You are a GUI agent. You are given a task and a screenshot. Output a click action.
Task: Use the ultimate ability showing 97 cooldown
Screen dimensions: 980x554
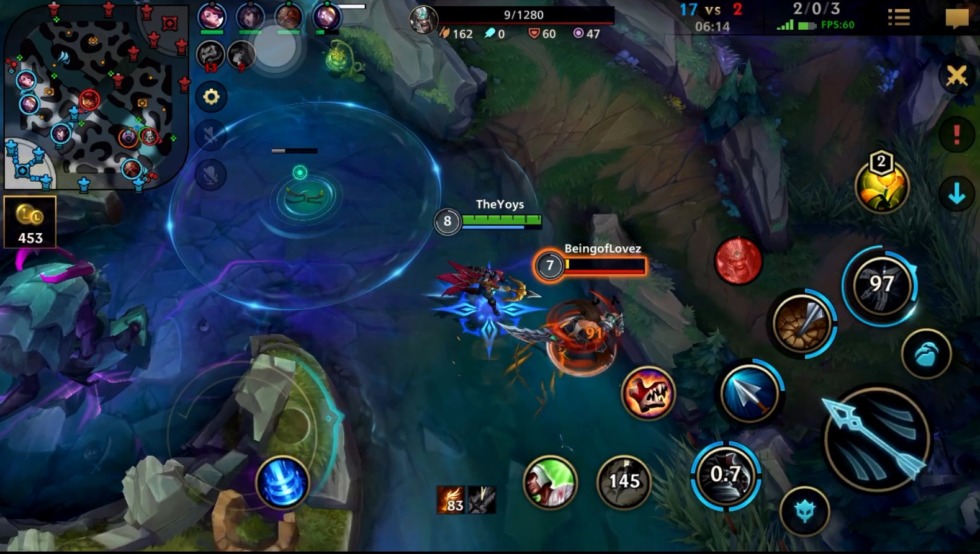[881, 285]
